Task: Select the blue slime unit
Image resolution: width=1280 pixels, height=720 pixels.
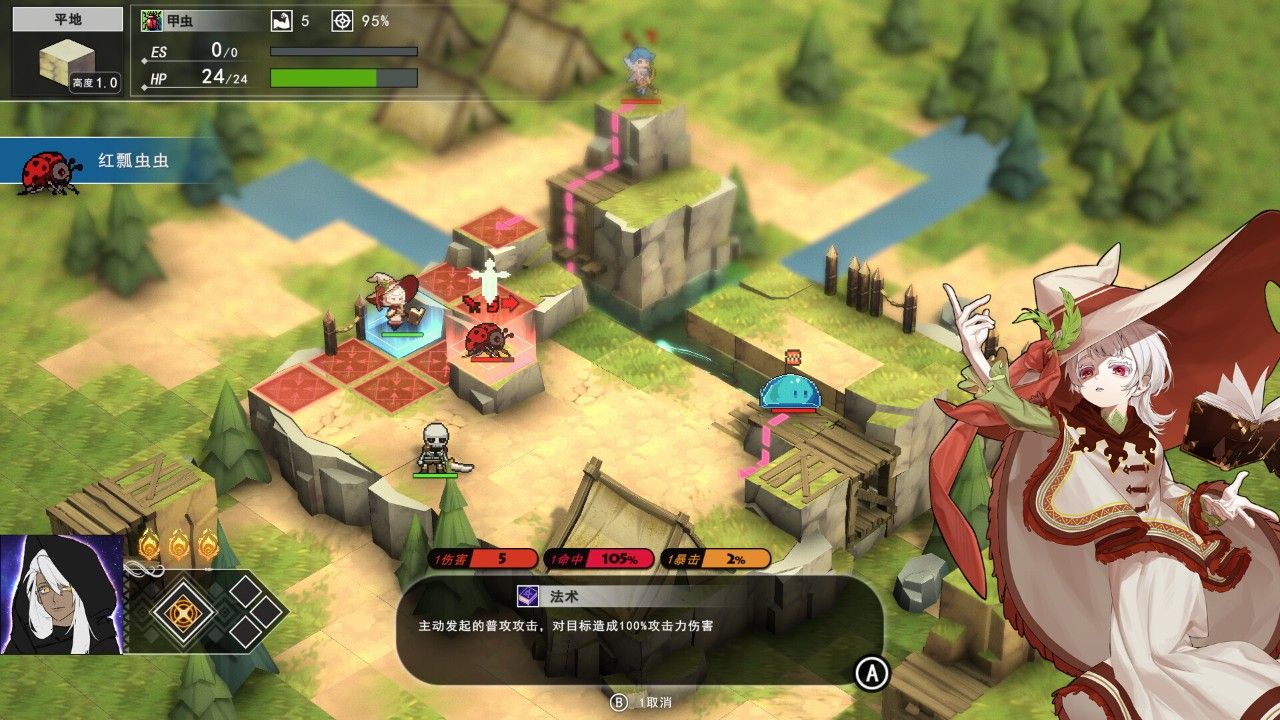Action: coord(791,391)
